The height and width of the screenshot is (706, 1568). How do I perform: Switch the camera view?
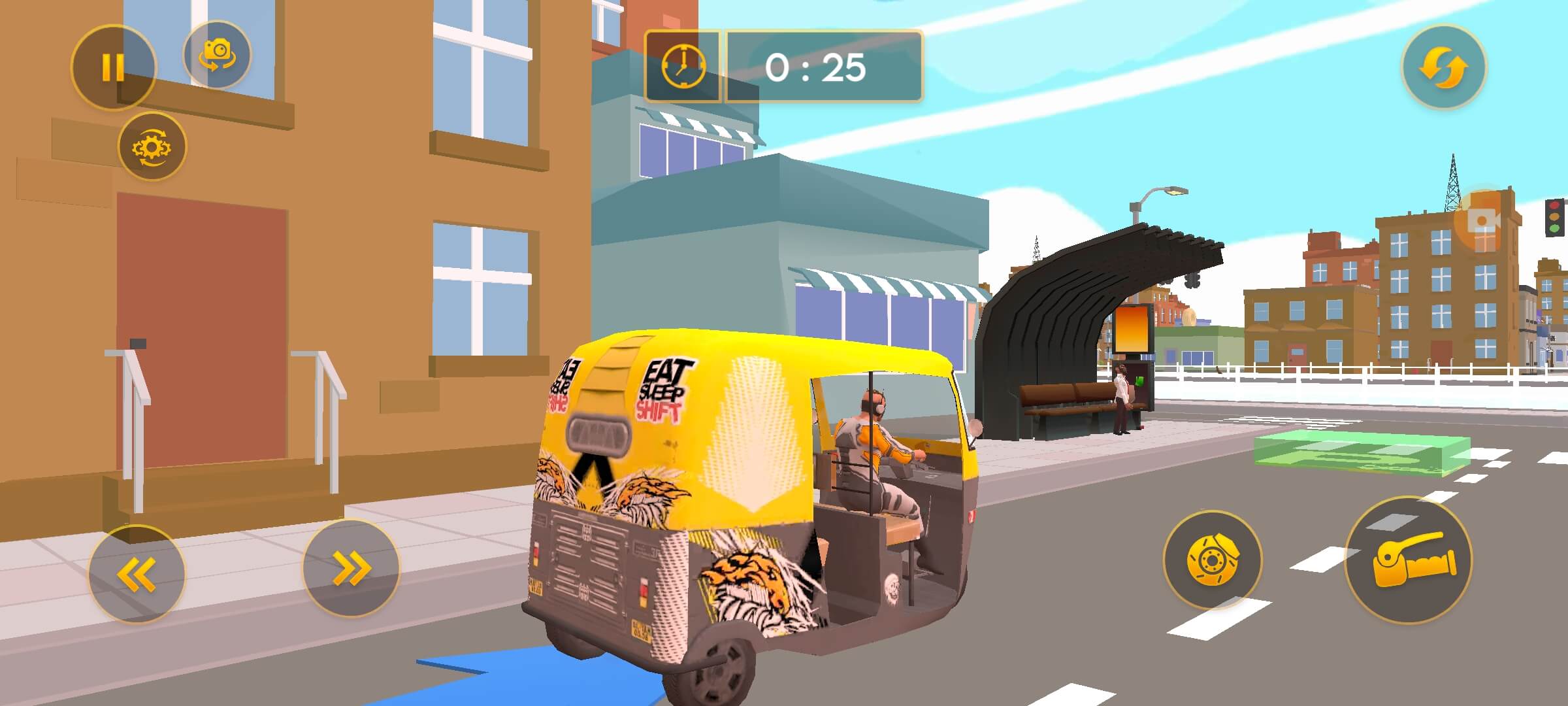click(x=217, y=55)
